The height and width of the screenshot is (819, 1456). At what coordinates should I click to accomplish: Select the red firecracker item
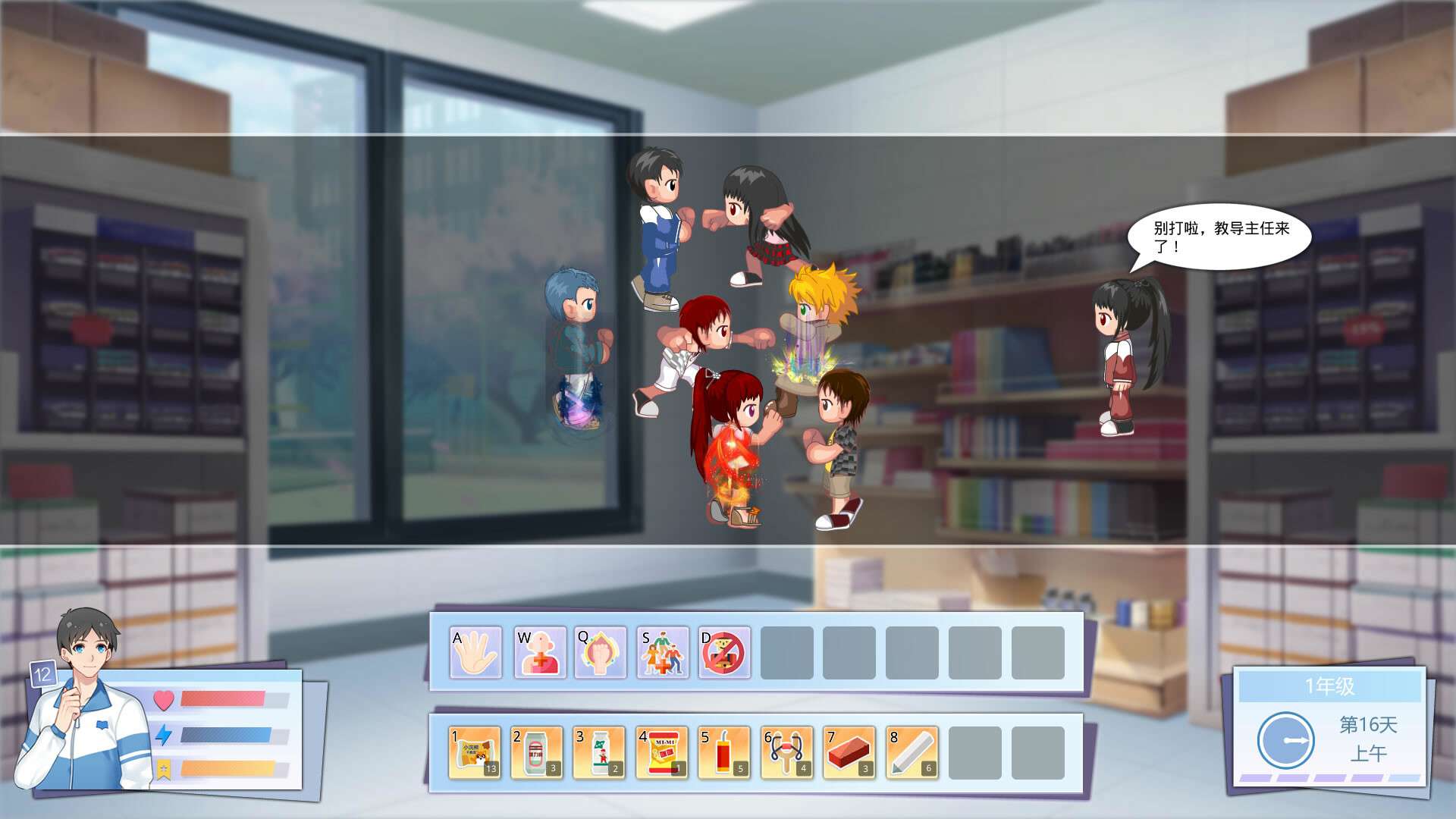724,752
